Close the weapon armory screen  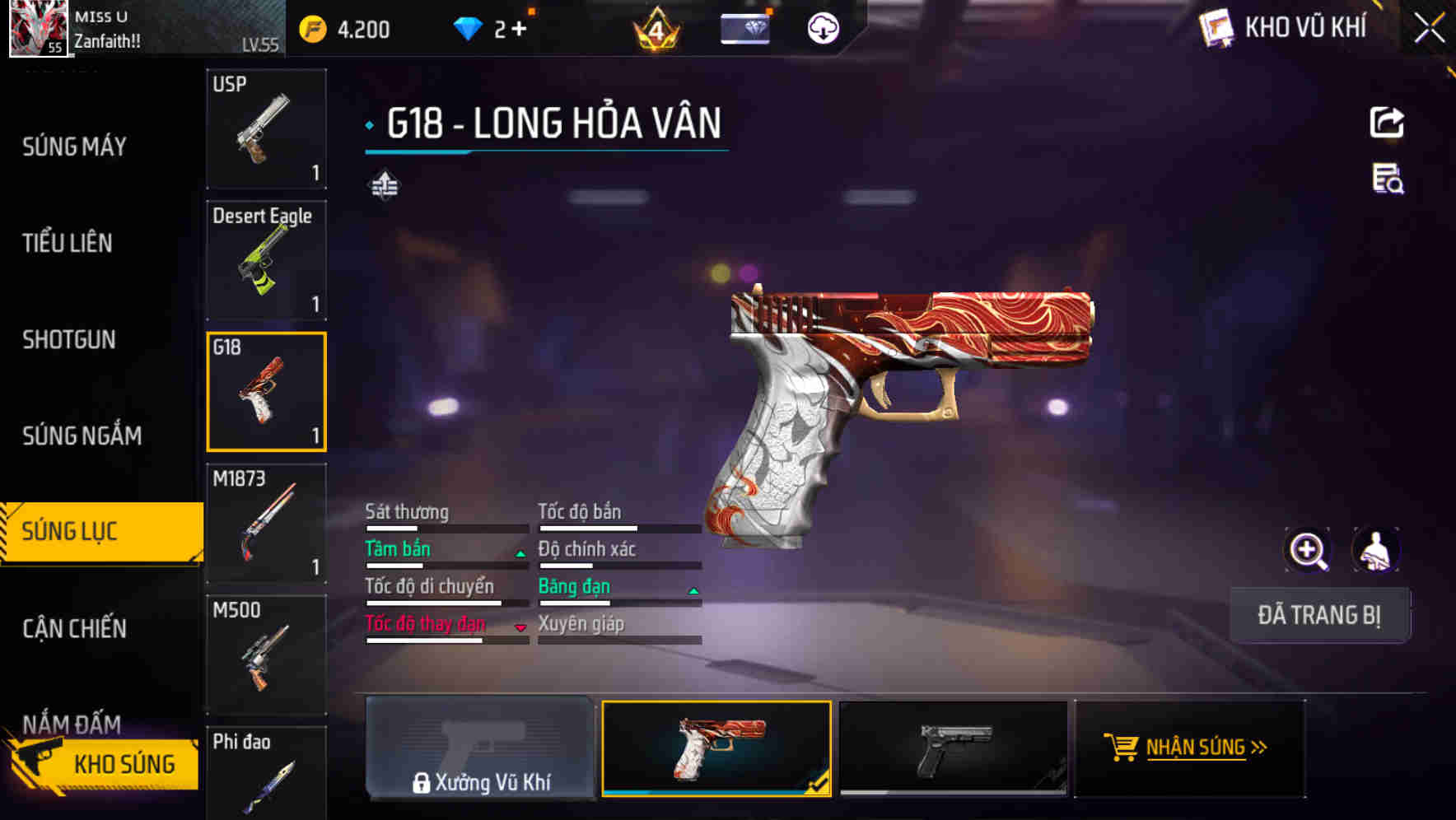tap(1429, 28)
